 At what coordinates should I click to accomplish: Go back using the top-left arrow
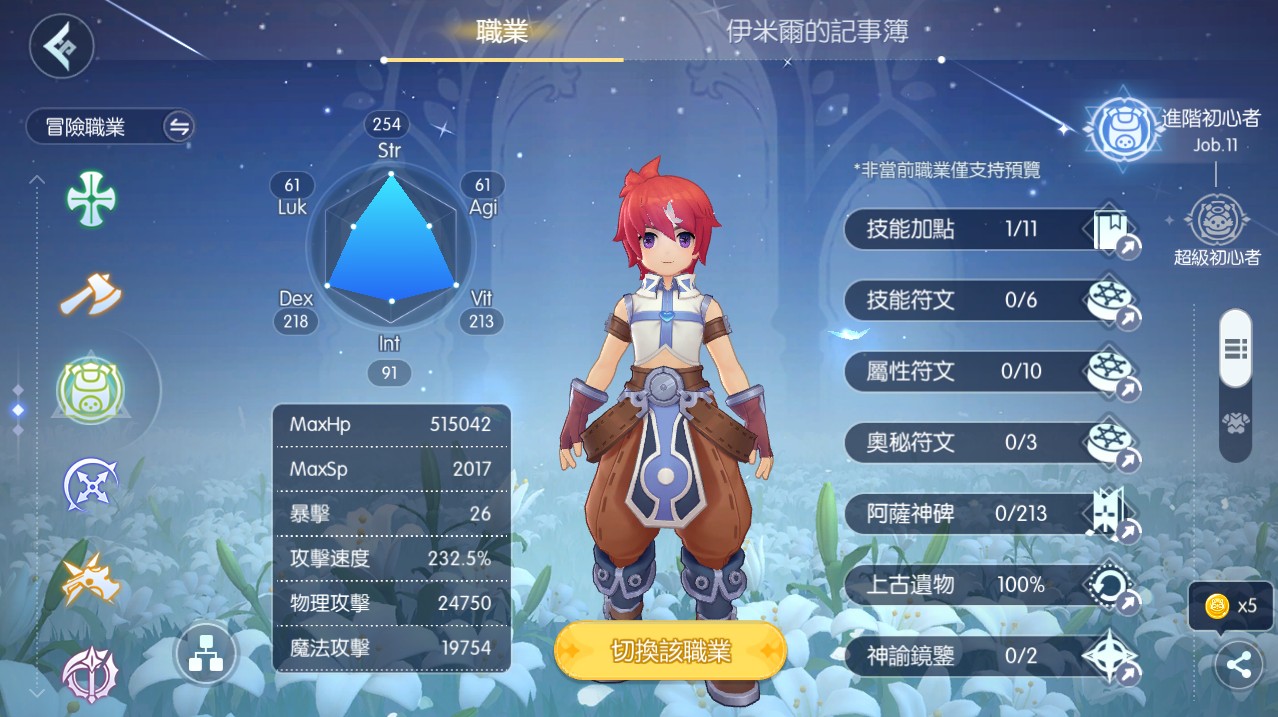(x=61, y=45)
